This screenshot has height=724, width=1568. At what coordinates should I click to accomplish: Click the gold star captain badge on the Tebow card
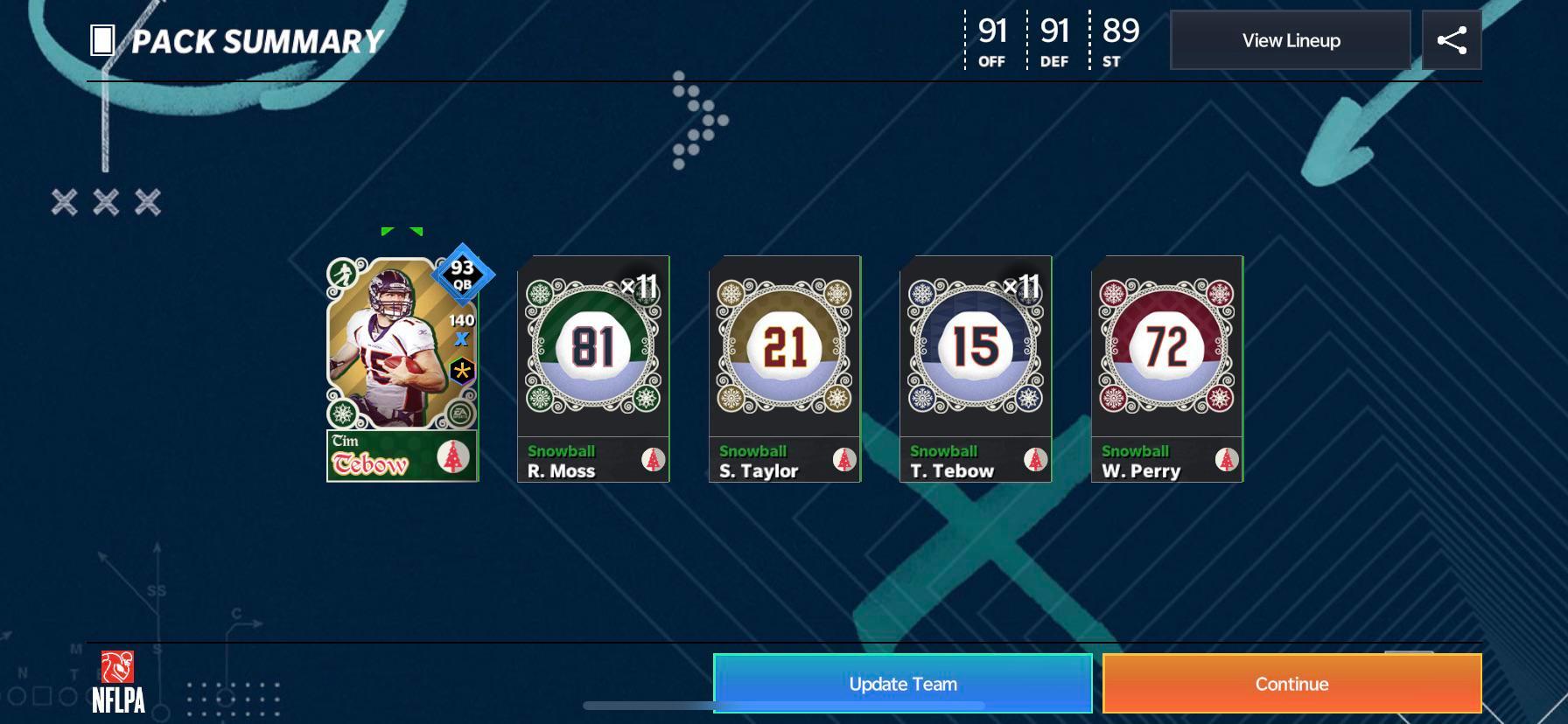[462, 371]
